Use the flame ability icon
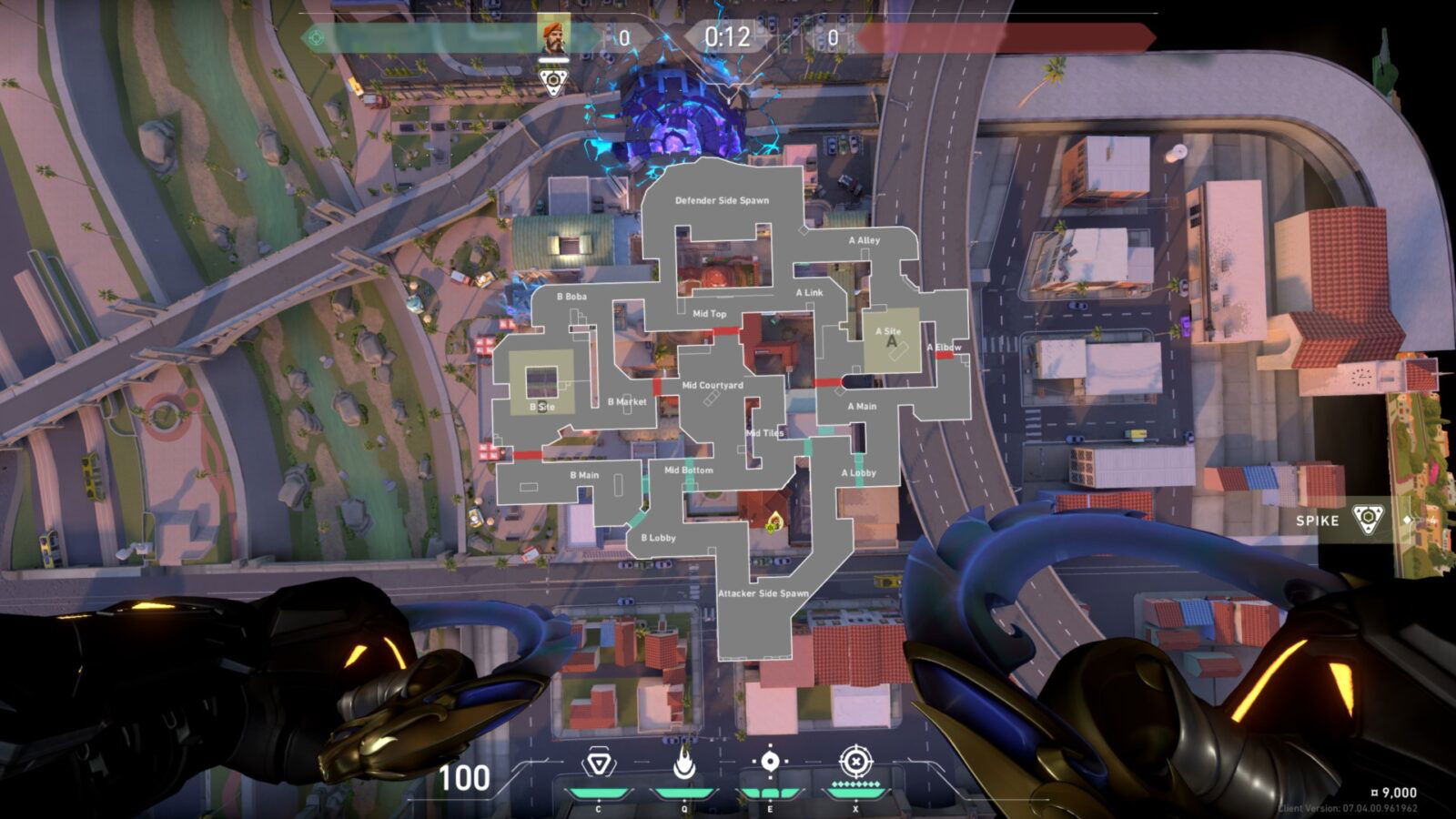Image resolution: width=1456 pixels, height=819 pixels. (x=683, y=763)
